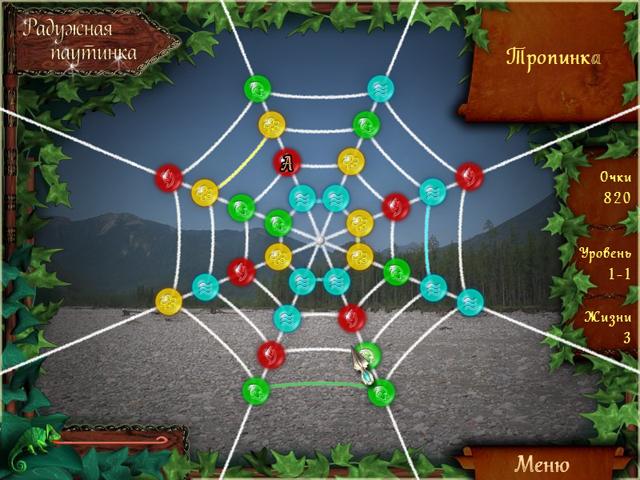The height and width of the screenshot is (480, 640).
Task: Open the Меню button
Action: (541, 464)
